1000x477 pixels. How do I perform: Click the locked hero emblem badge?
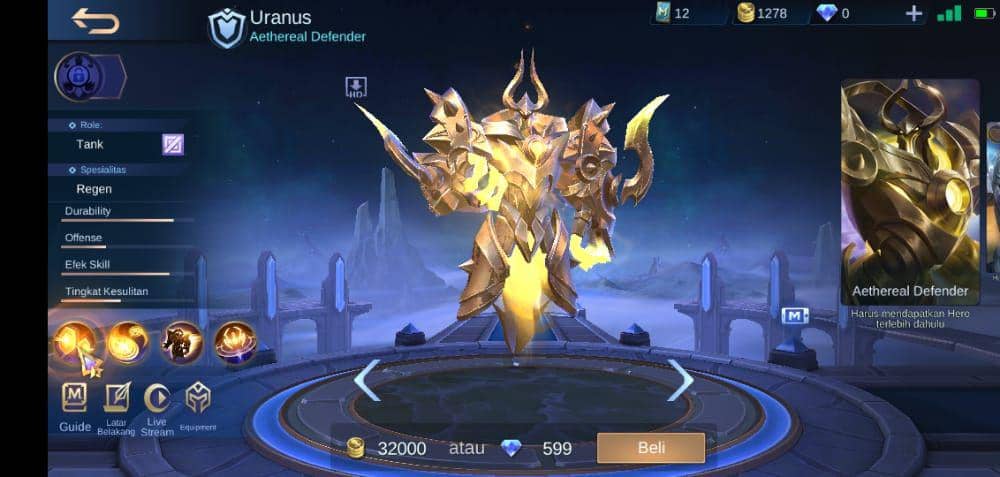pos(78,77)
